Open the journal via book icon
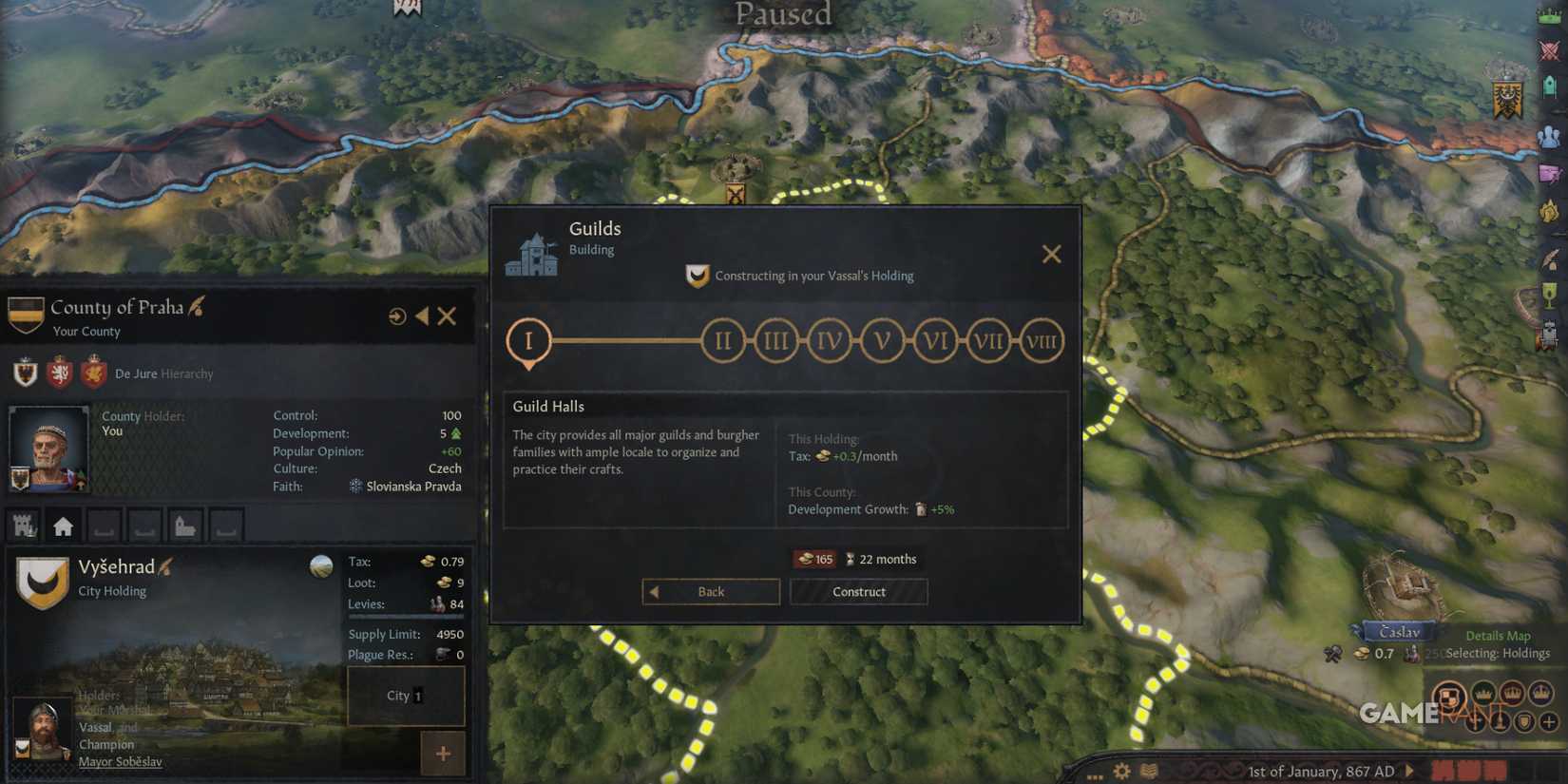 point(1150,772)
